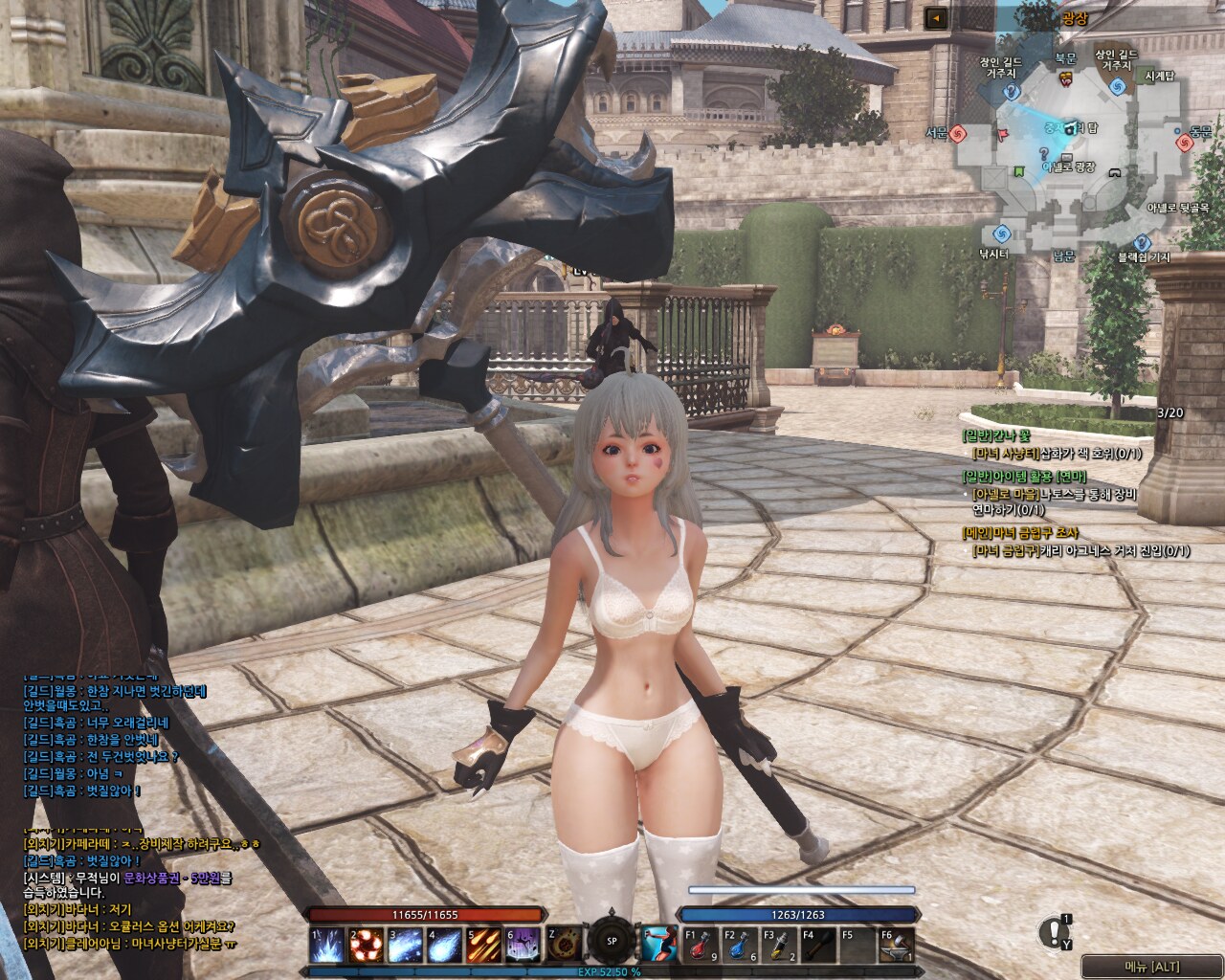Use the blue mana potion in F2
Viewport: 1225px width, 980px height.
click(741, 946)
